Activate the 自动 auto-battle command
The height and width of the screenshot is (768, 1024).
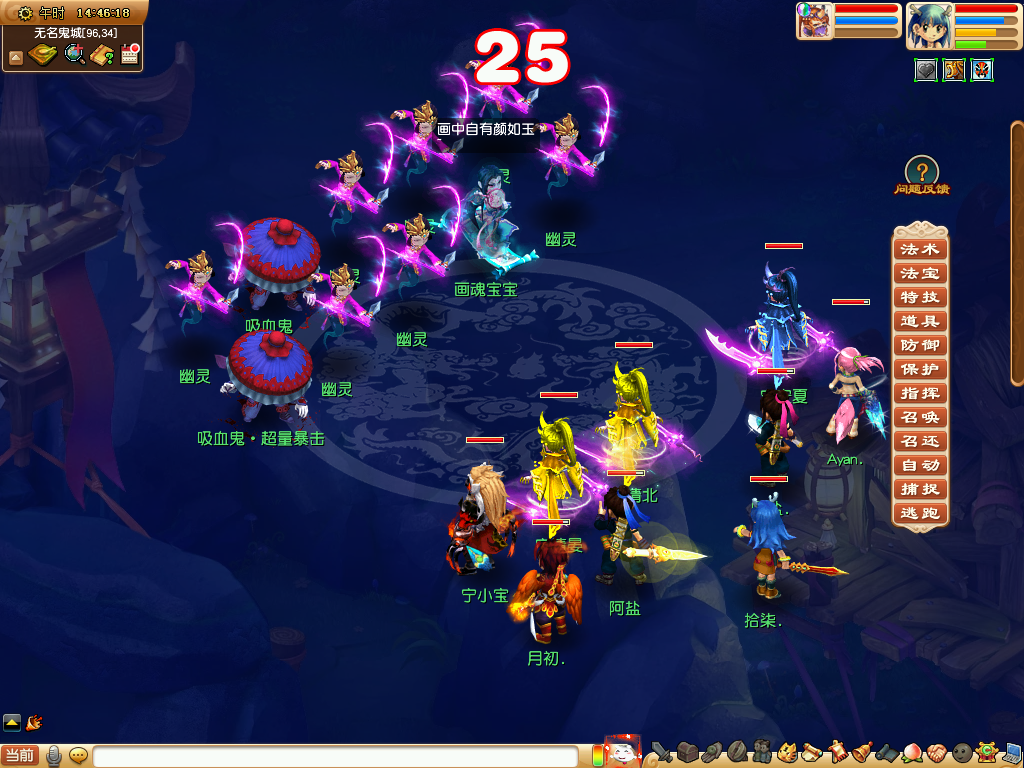pos(918,465)
